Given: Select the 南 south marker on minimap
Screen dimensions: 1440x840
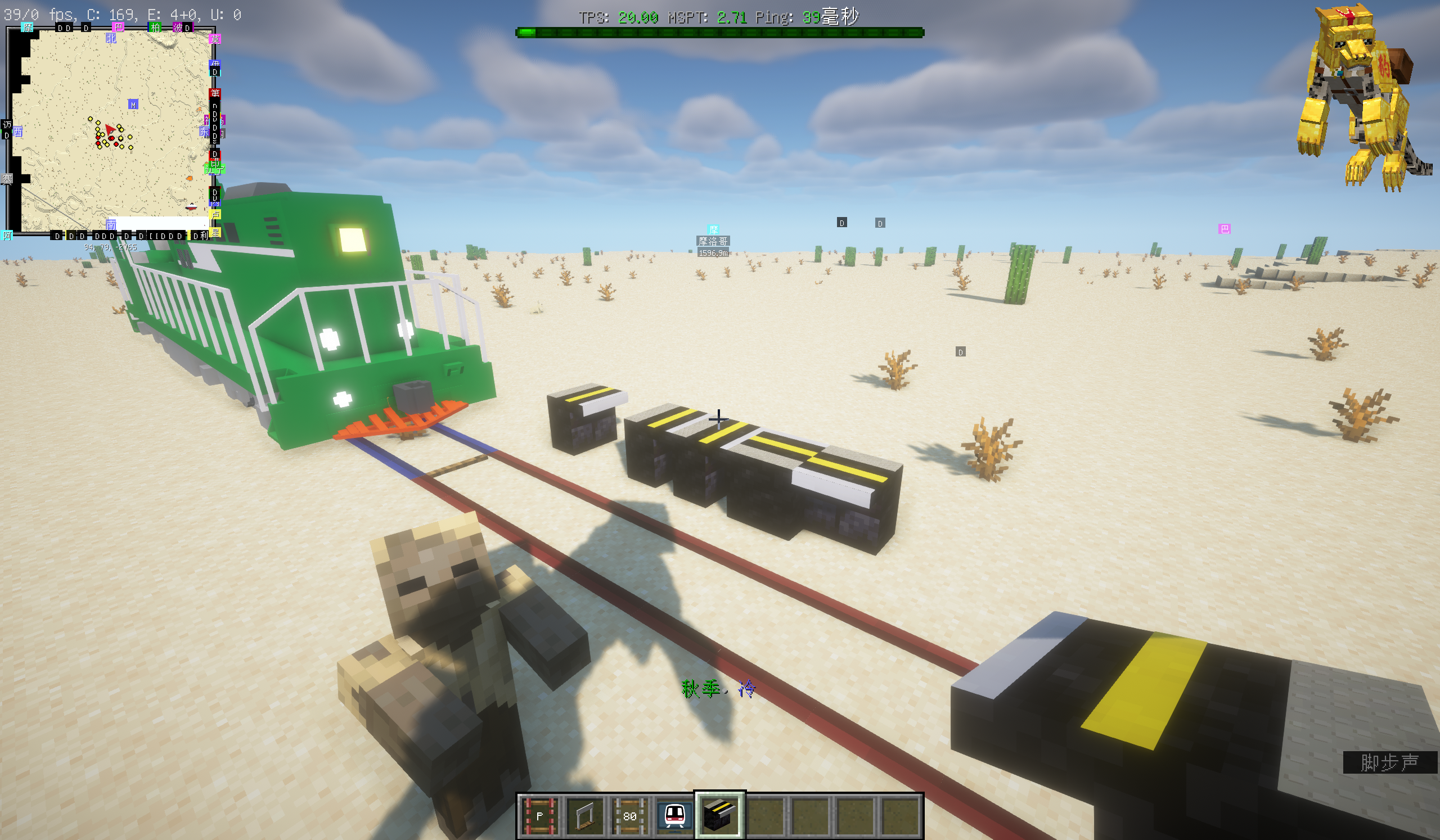Looking at the screenshot, I should (111, 225).
